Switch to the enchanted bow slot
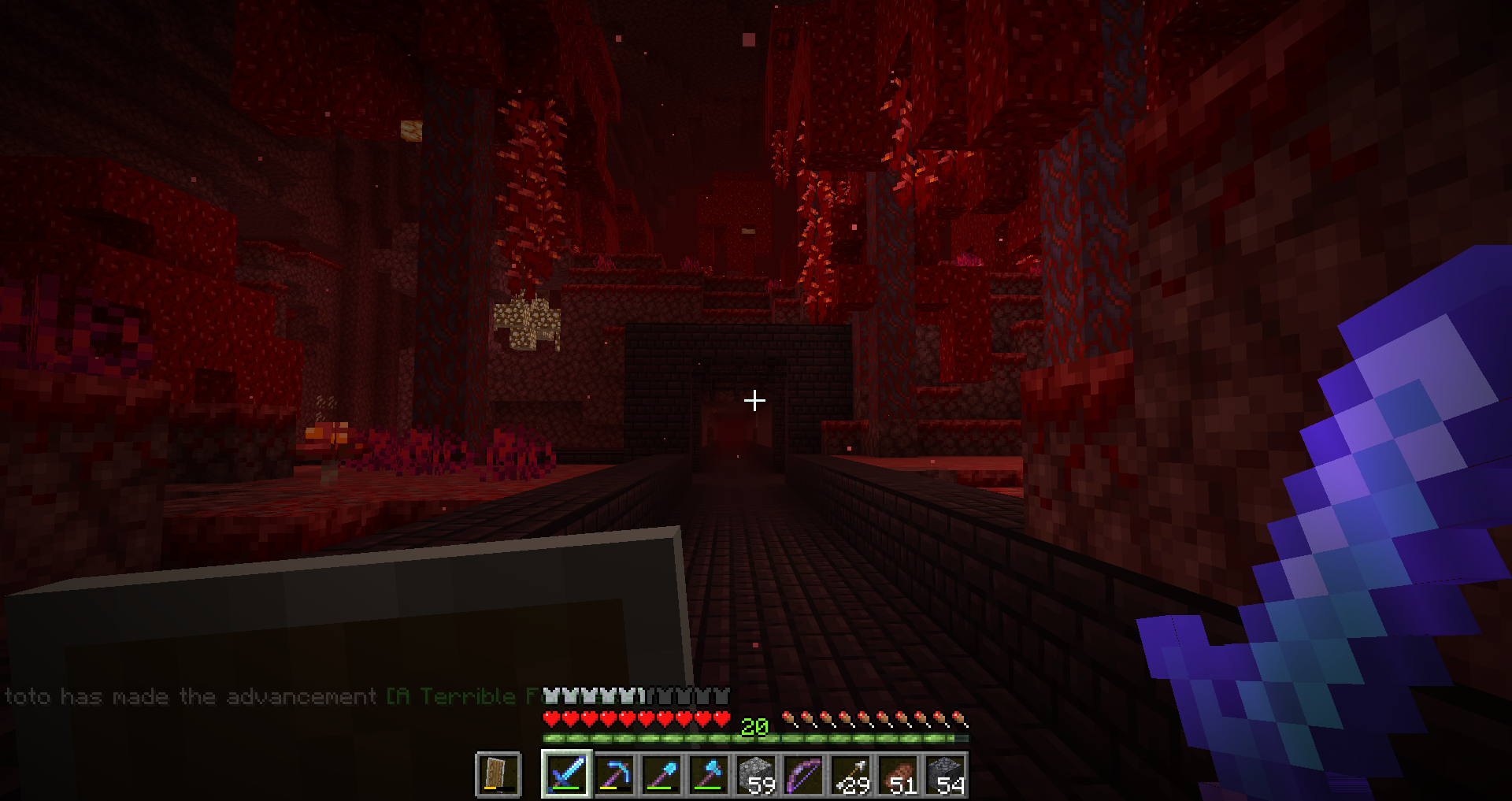Image resolution: width=1512 pixels, height=801 pixels. tap(803, 774)
